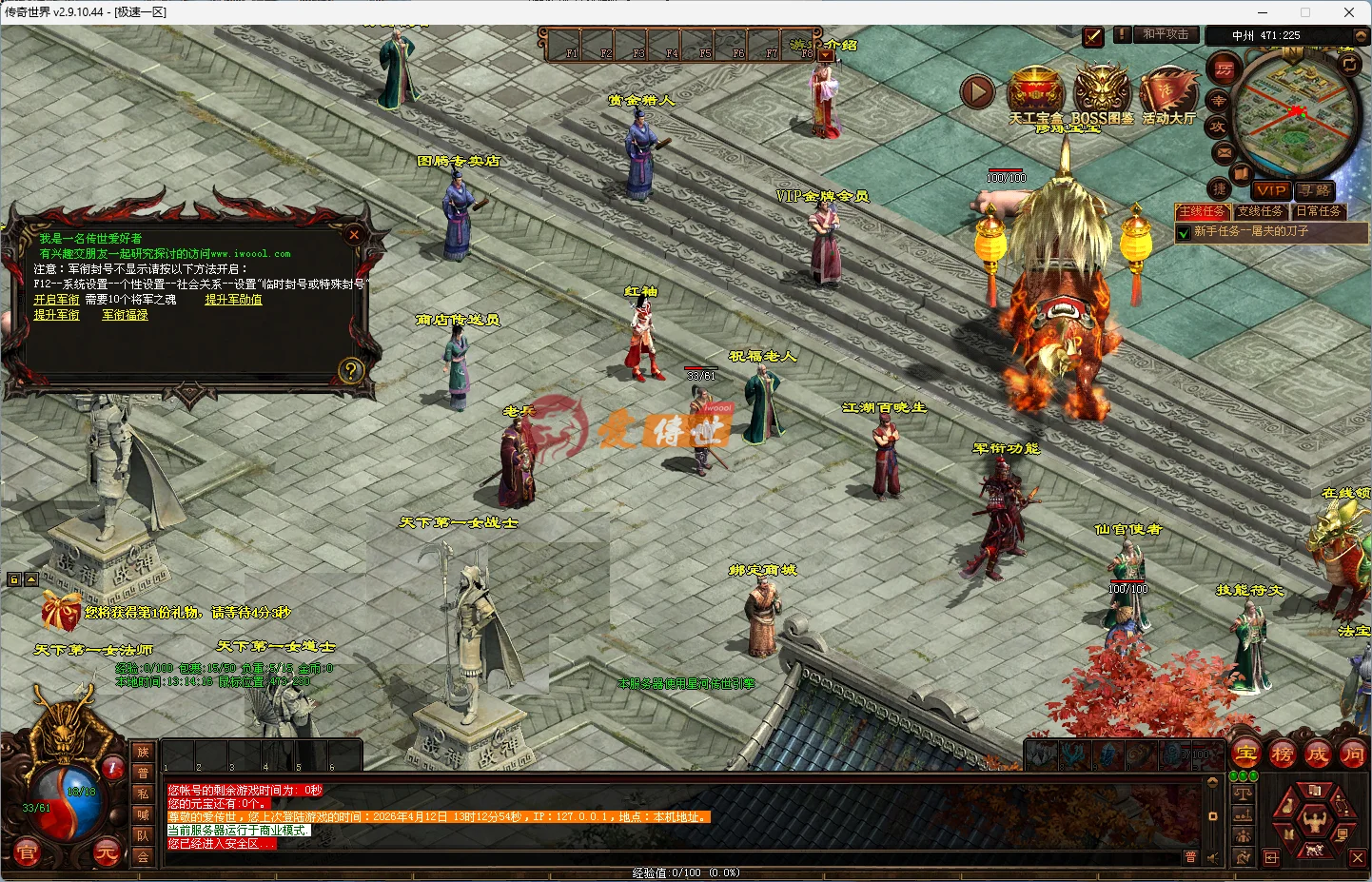Image resolution: width=1372 pixels, height=882 pixels.
Task: Close the military rank dialog
Action: click(x=354, y=234)
